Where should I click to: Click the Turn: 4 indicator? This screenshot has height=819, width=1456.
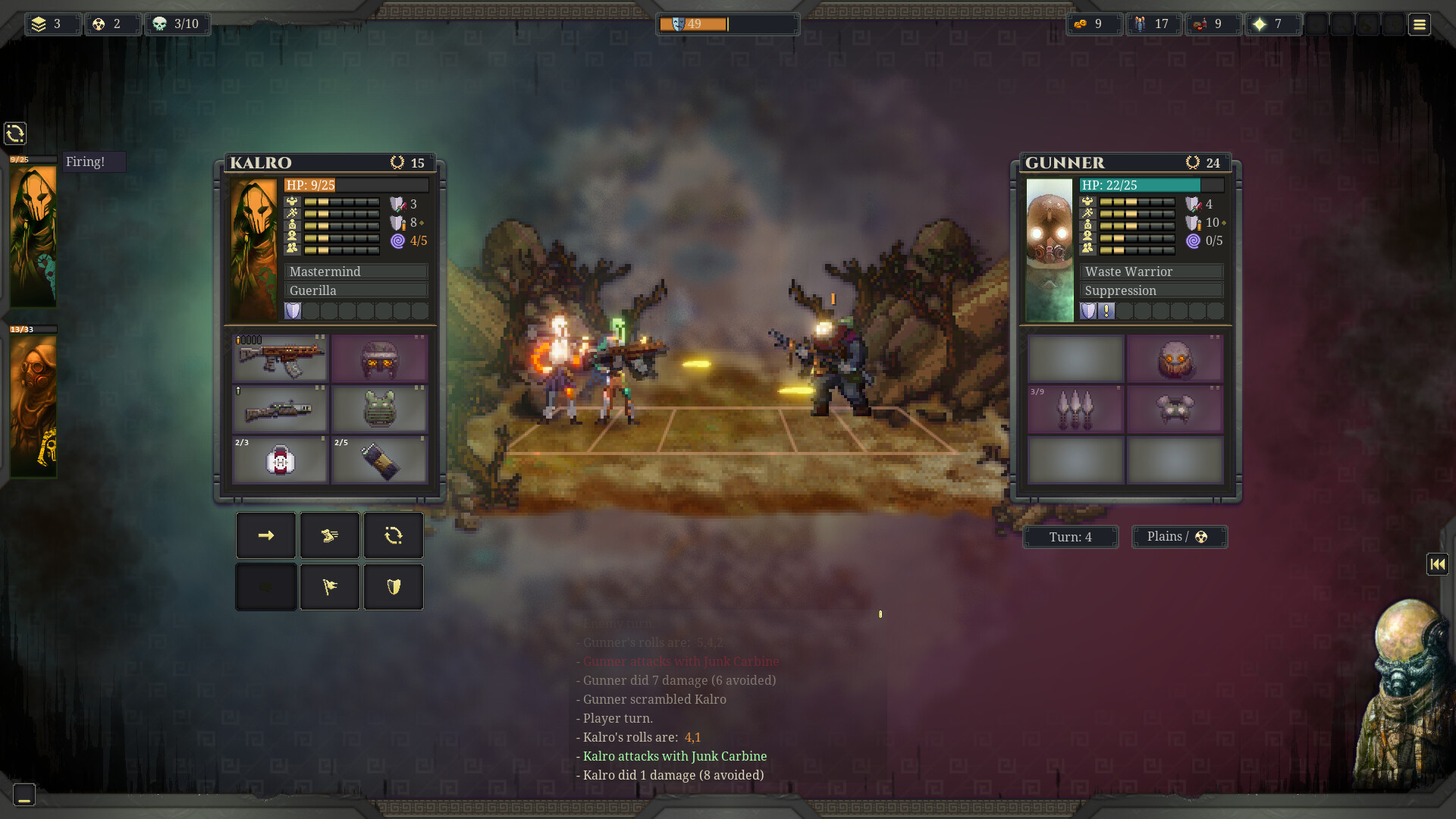(1070, 537)
